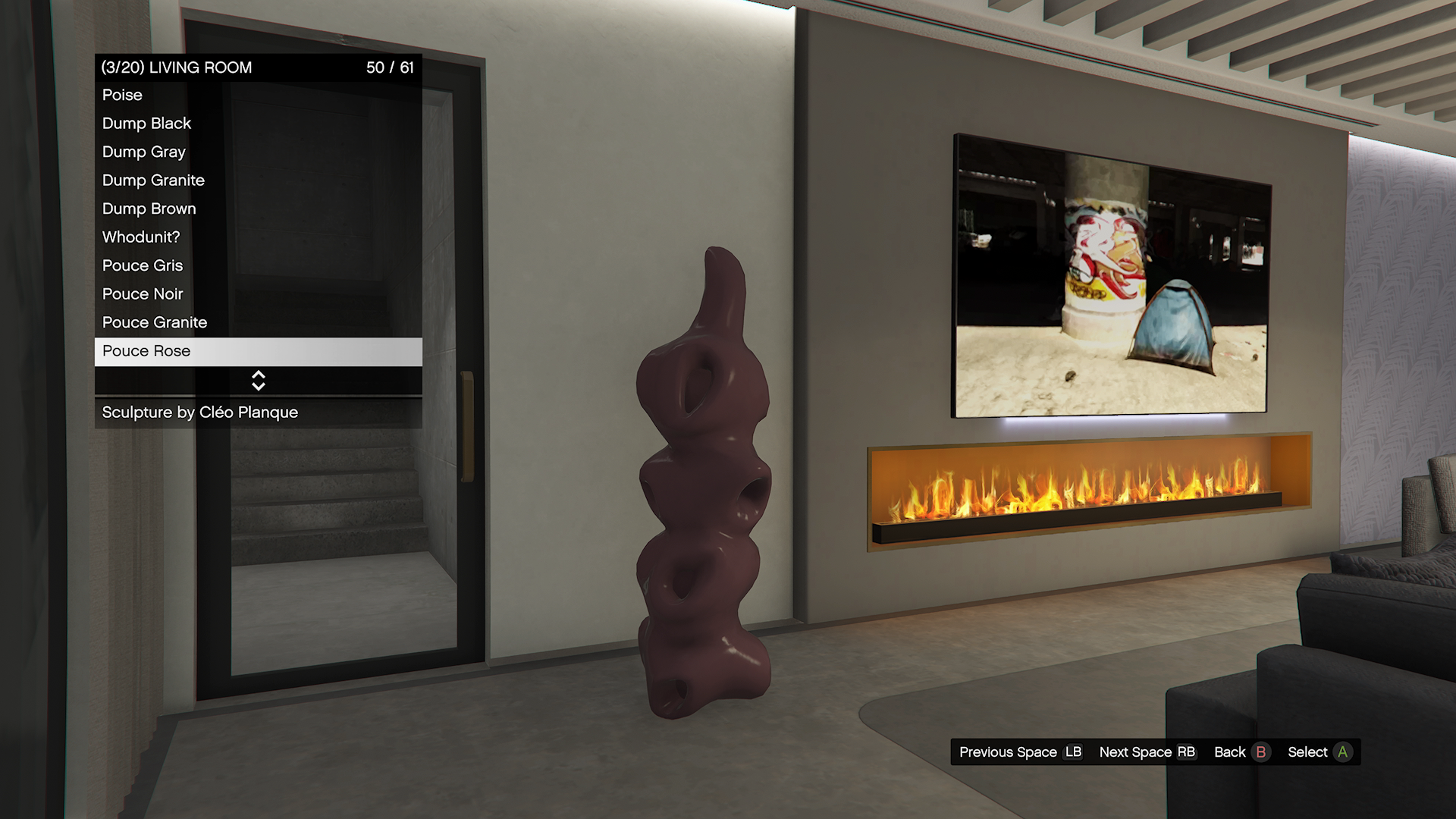
Task: Pick the Dump Gray sculpture
Action: [x=258, y=152]
